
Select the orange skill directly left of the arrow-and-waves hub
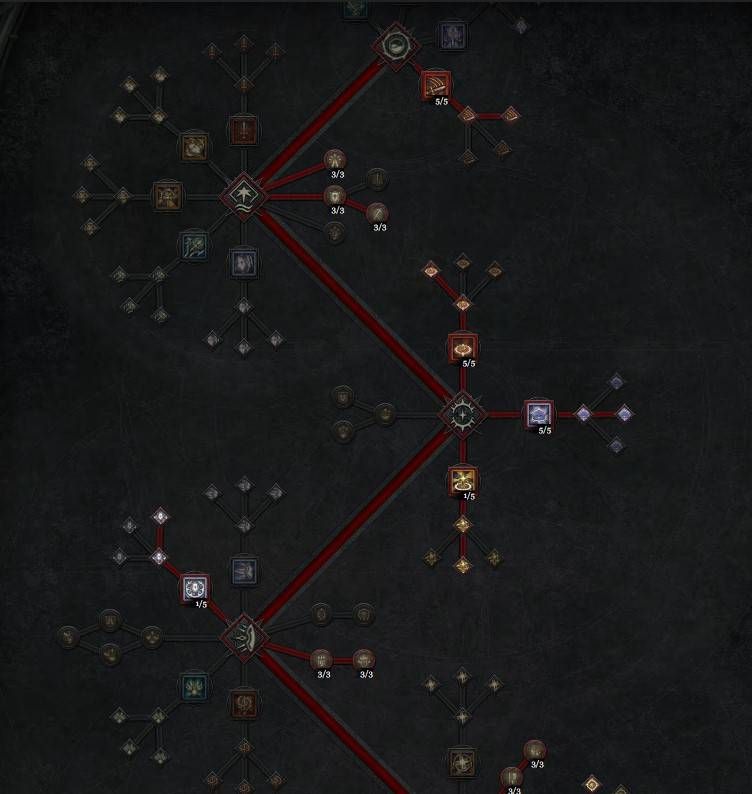(x=167, y=195)
